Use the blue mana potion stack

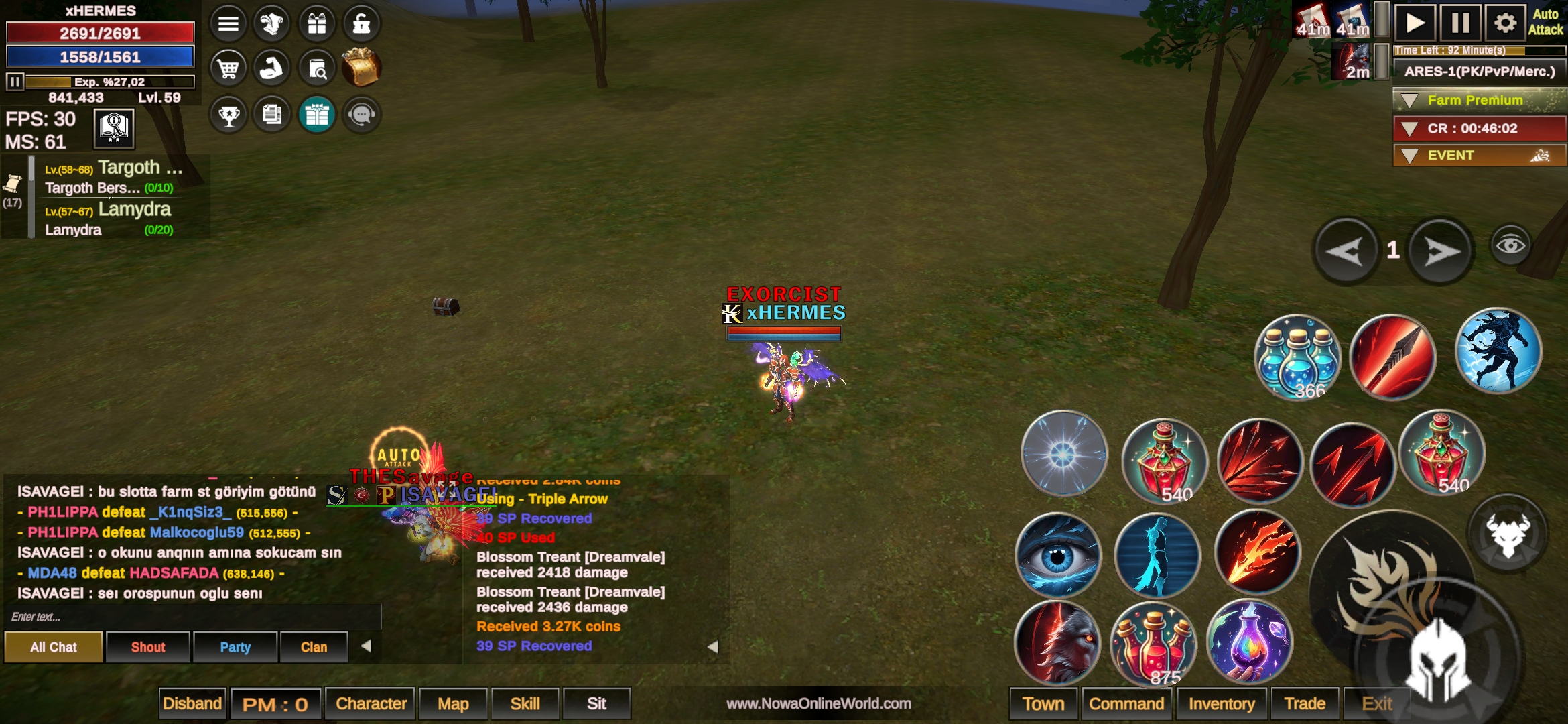click(1297, 357)
